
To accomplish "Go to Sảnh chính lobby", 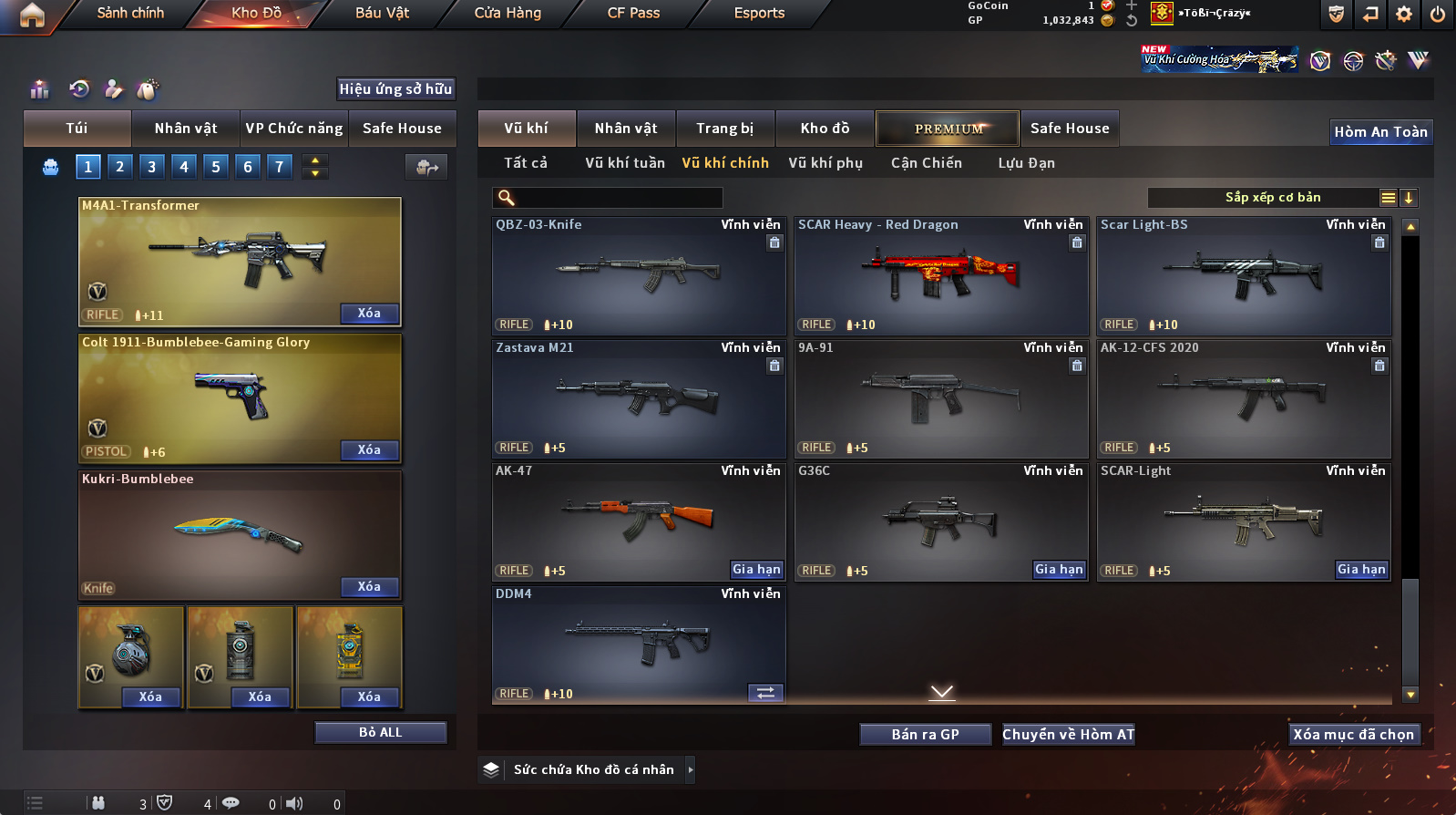I will click(130, 13).
